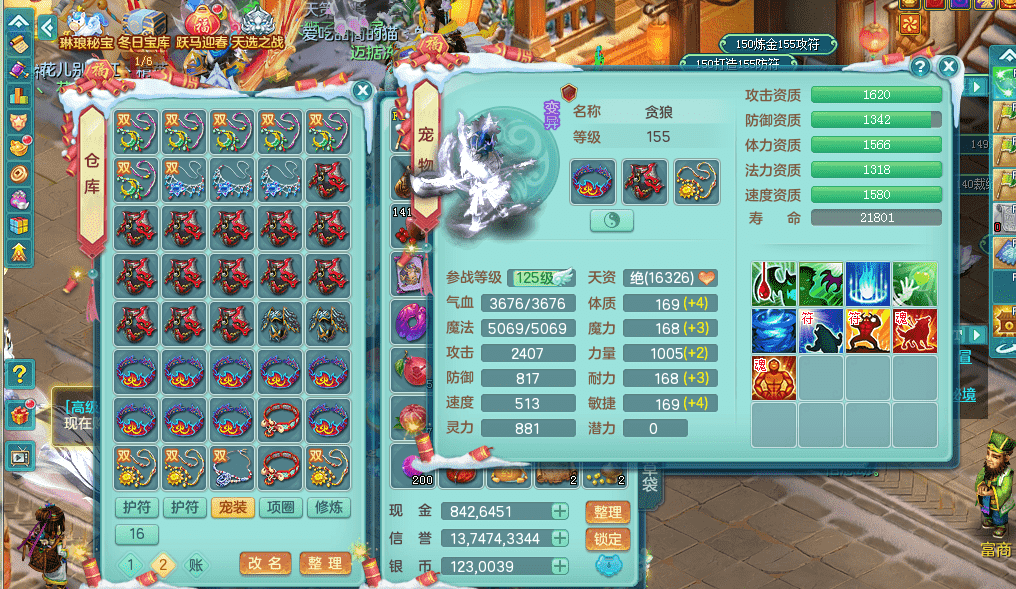Open help for the pet panel
The height and width of the screenshot is (589, 1016).
(x=920, y=67)
